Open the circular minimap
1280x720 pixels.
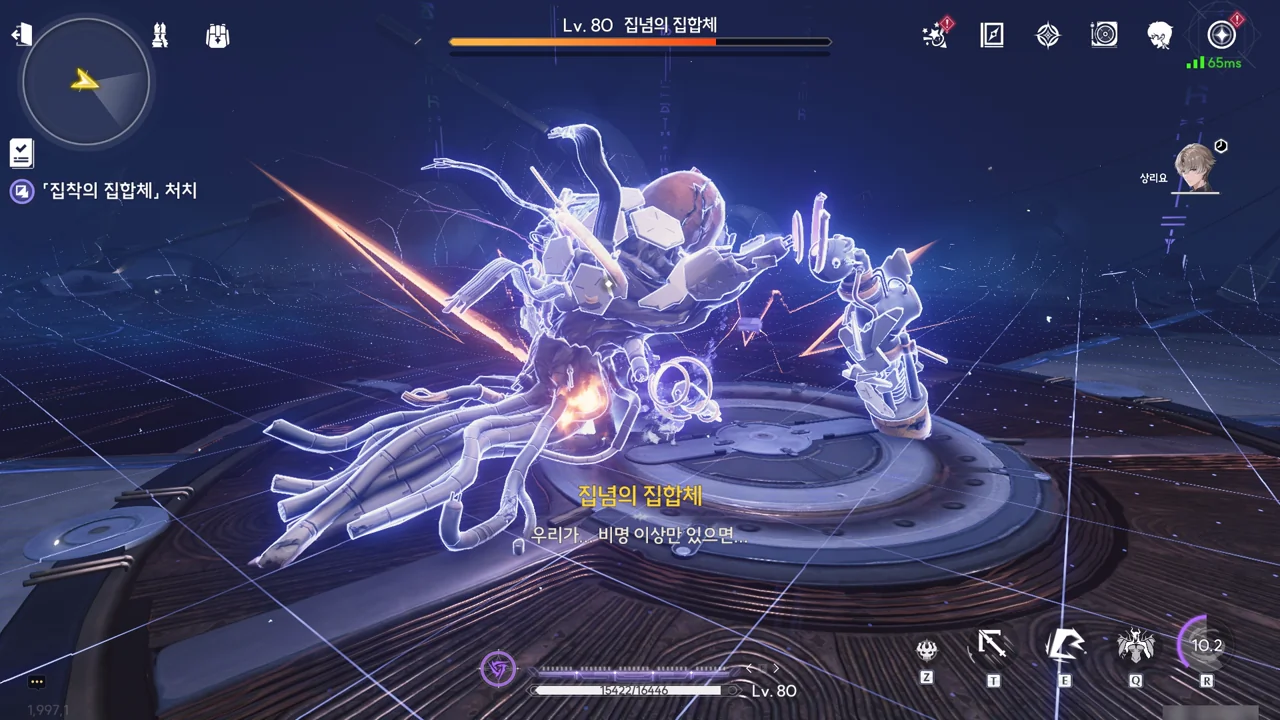point(86,81)
